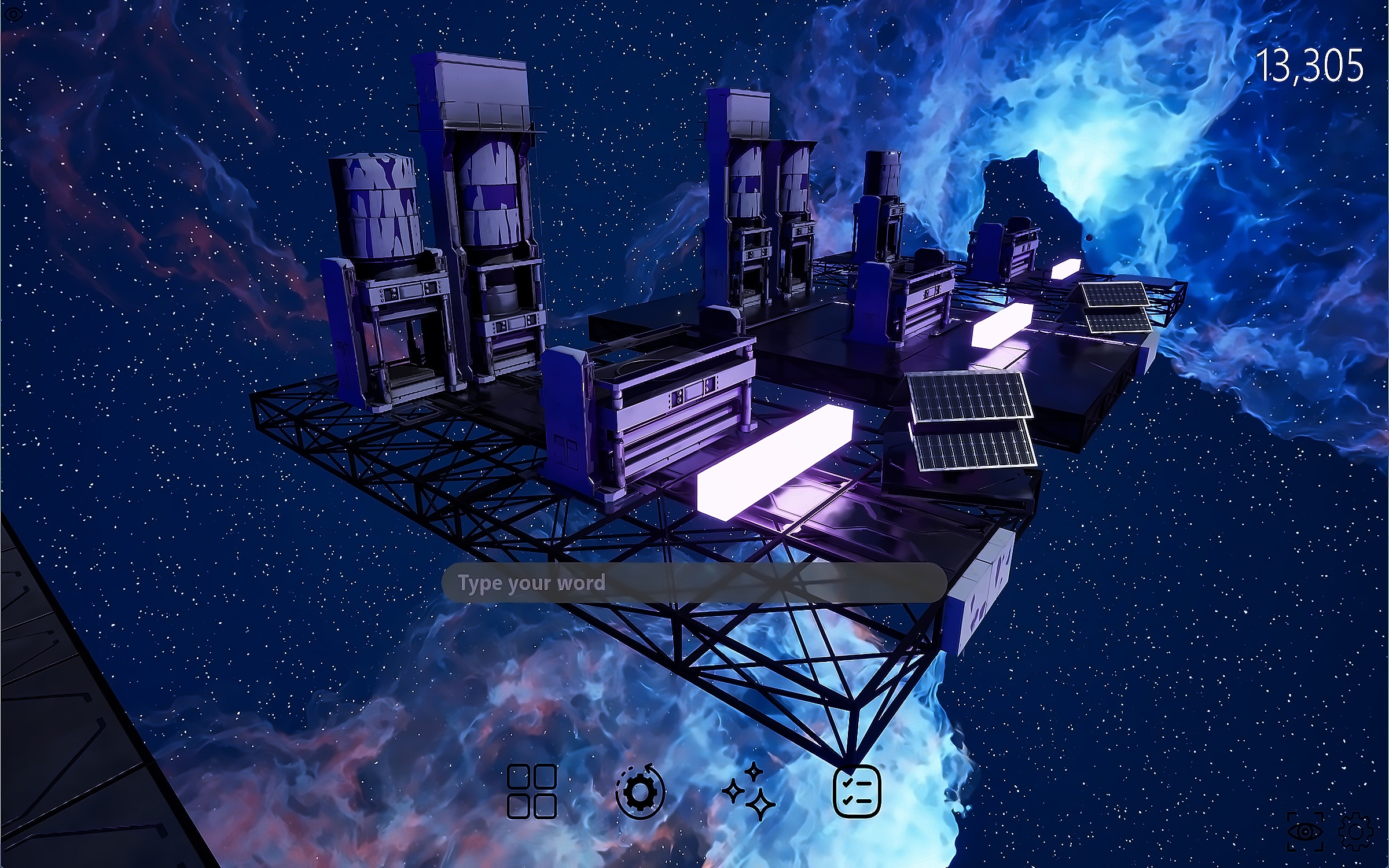Click the "Type your word" input box
Screen dimensions: 1389x868
693,583
